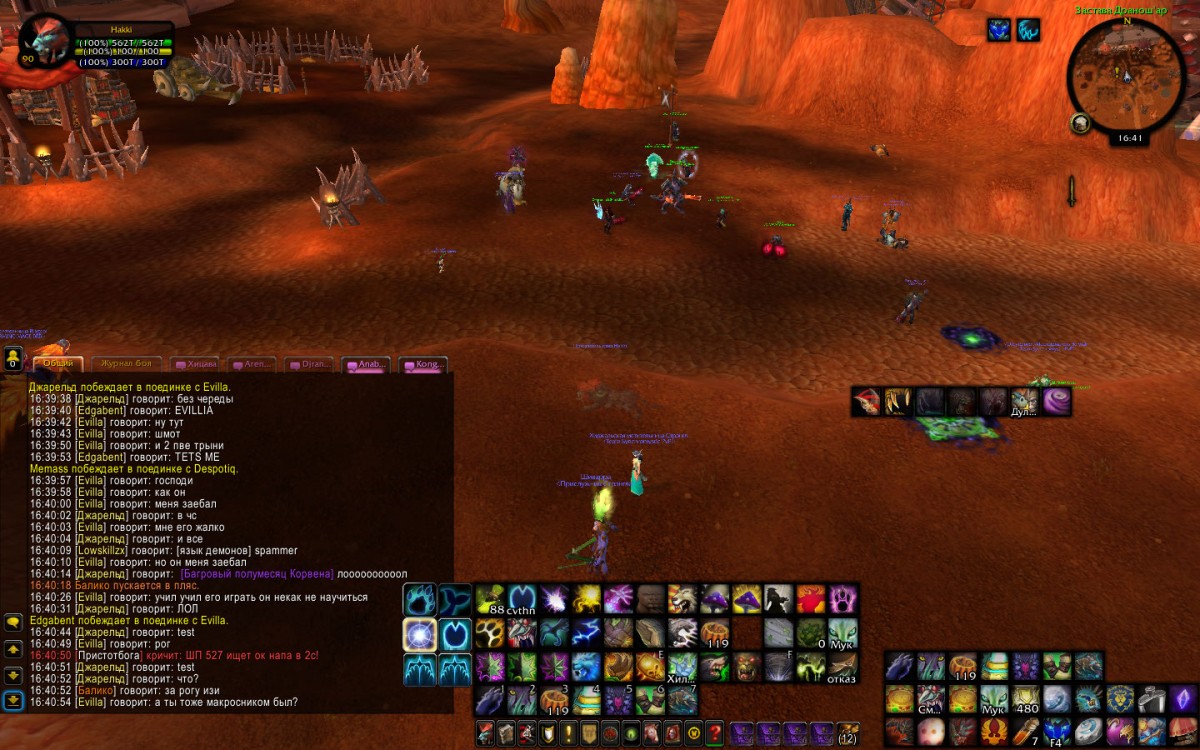The width and height of the screenshot is (1200, 750).
Task: Click Hakki's player portrait
Action: tap(44, 42)
